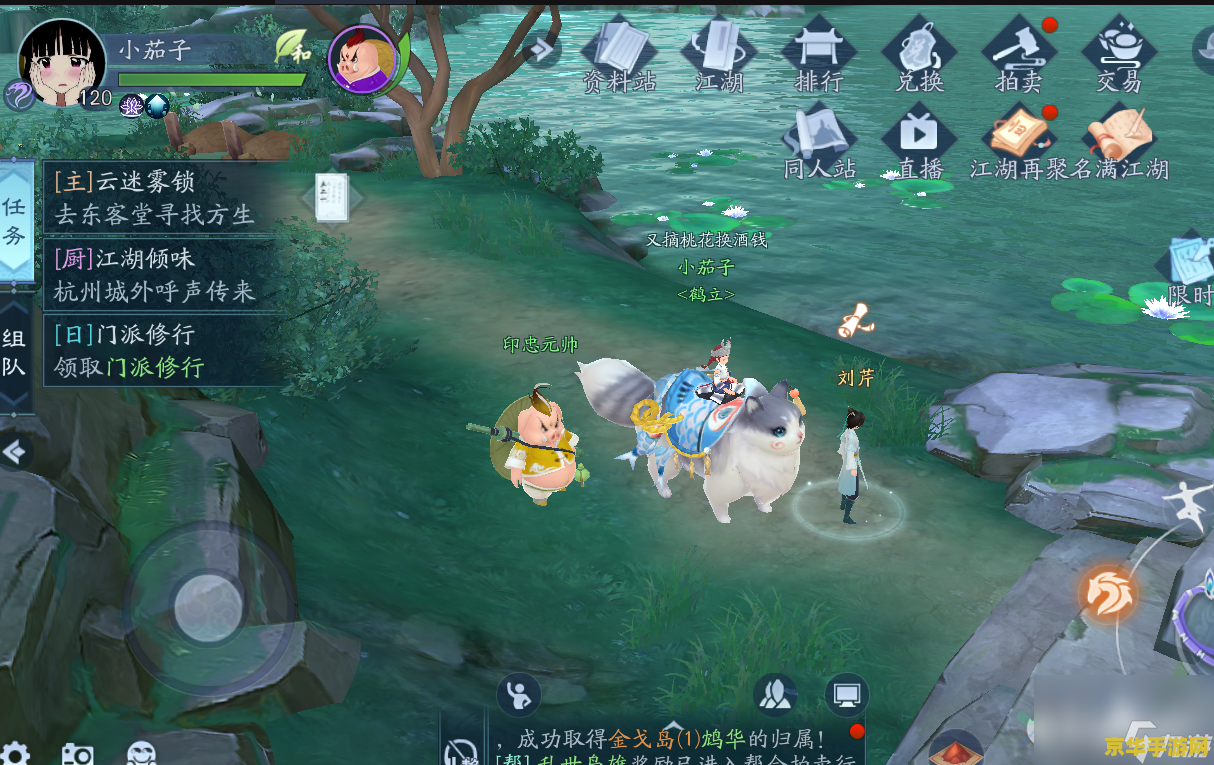This screenshot has height=765, width=1214.
Task: Track the 江湖倾味 cooking quest
Action: [155, 275]
